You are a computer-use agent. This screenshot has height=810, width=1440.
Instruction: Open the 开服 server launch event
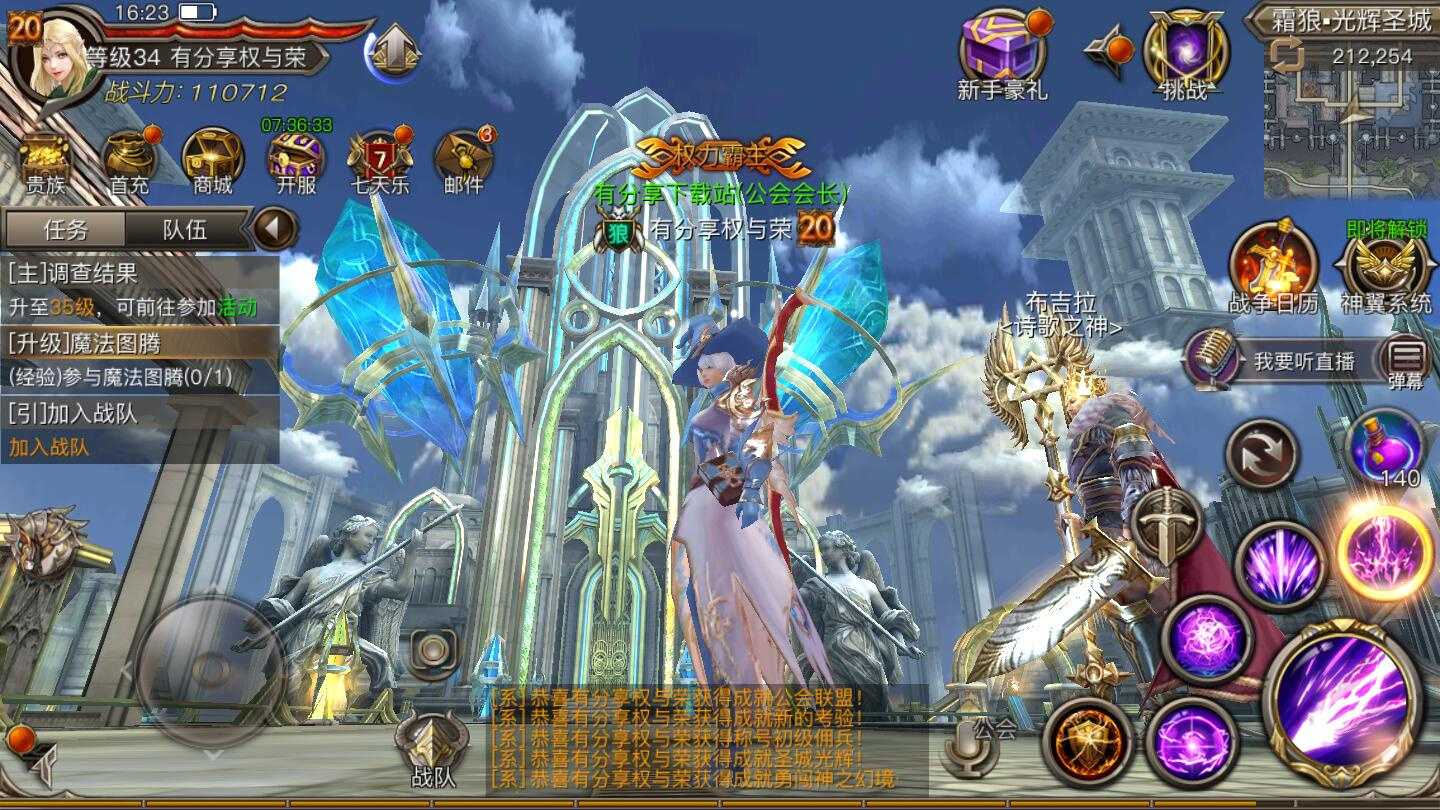tap(296, 160)
